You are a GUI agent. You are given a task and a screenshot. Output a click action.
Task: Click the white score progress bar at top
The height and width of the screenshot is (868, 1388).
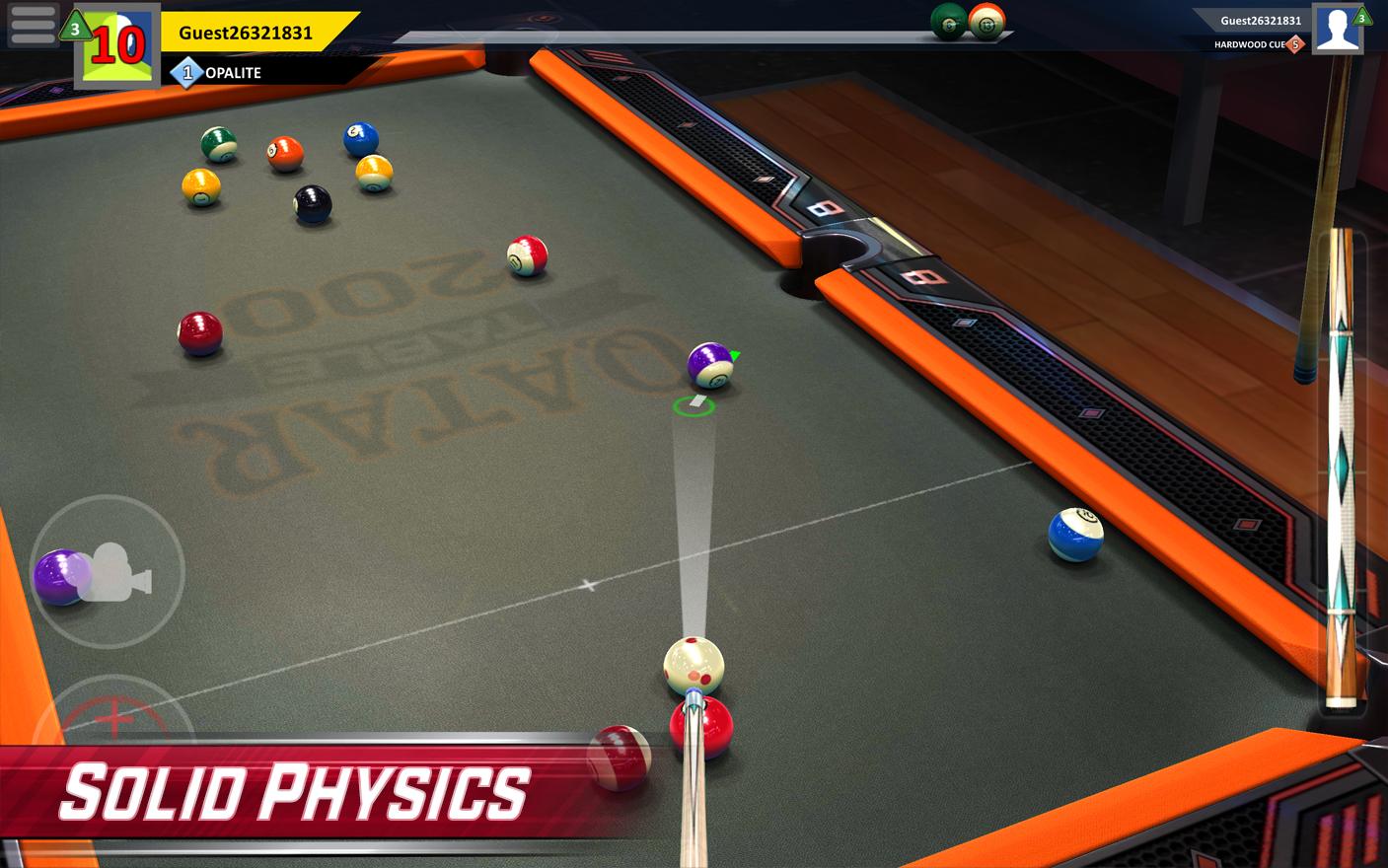[691, 36]
